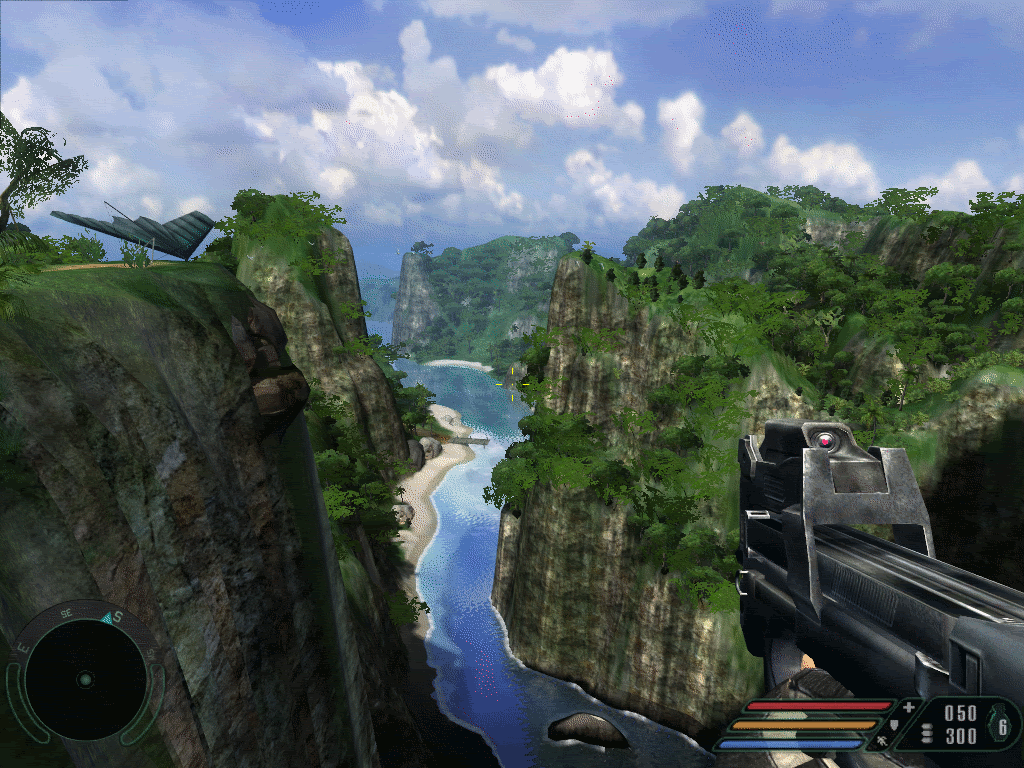This screenshot has width=1024, height=768.
Task: Select the armor shield icon
Action: click(x=893, y=724)
